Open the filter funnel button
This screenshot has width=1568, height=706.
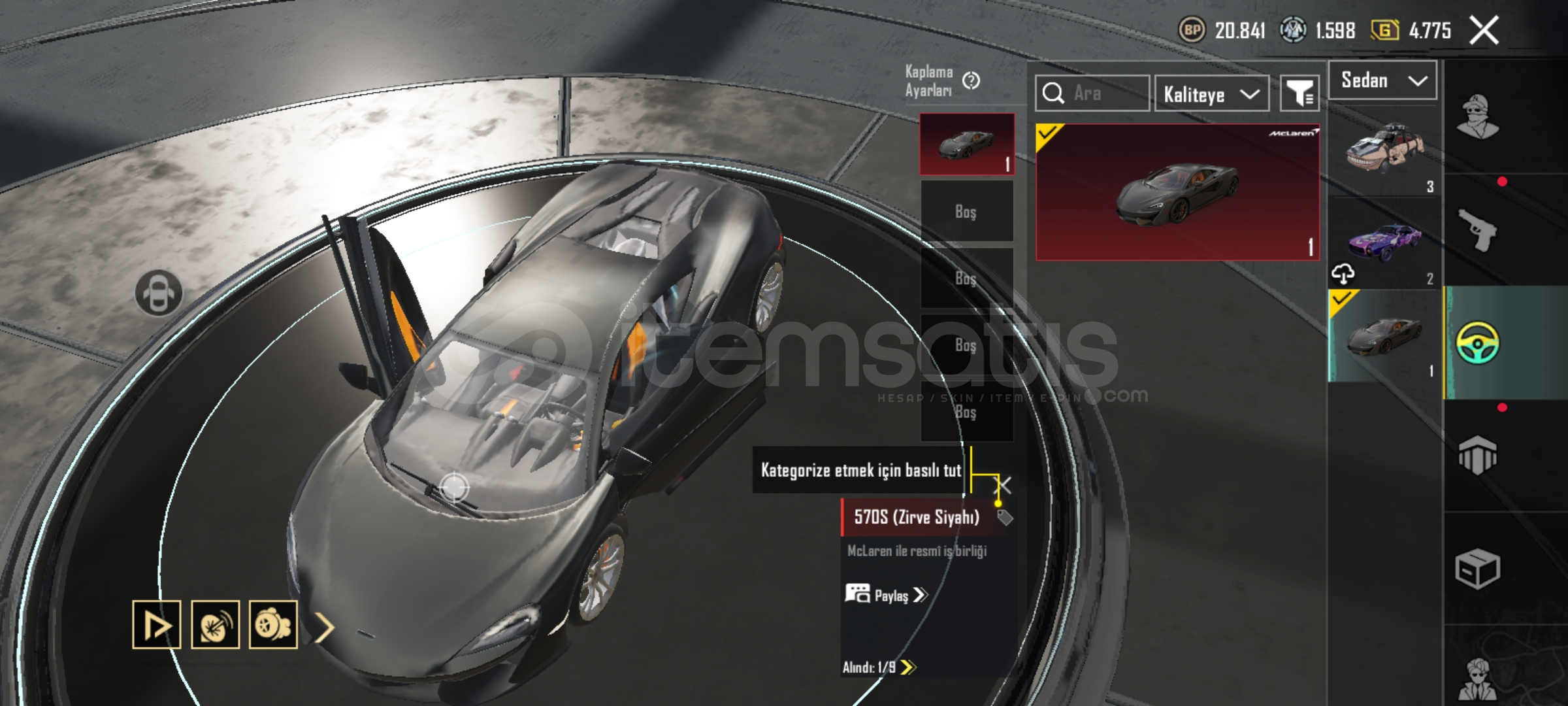point(1299,94)
